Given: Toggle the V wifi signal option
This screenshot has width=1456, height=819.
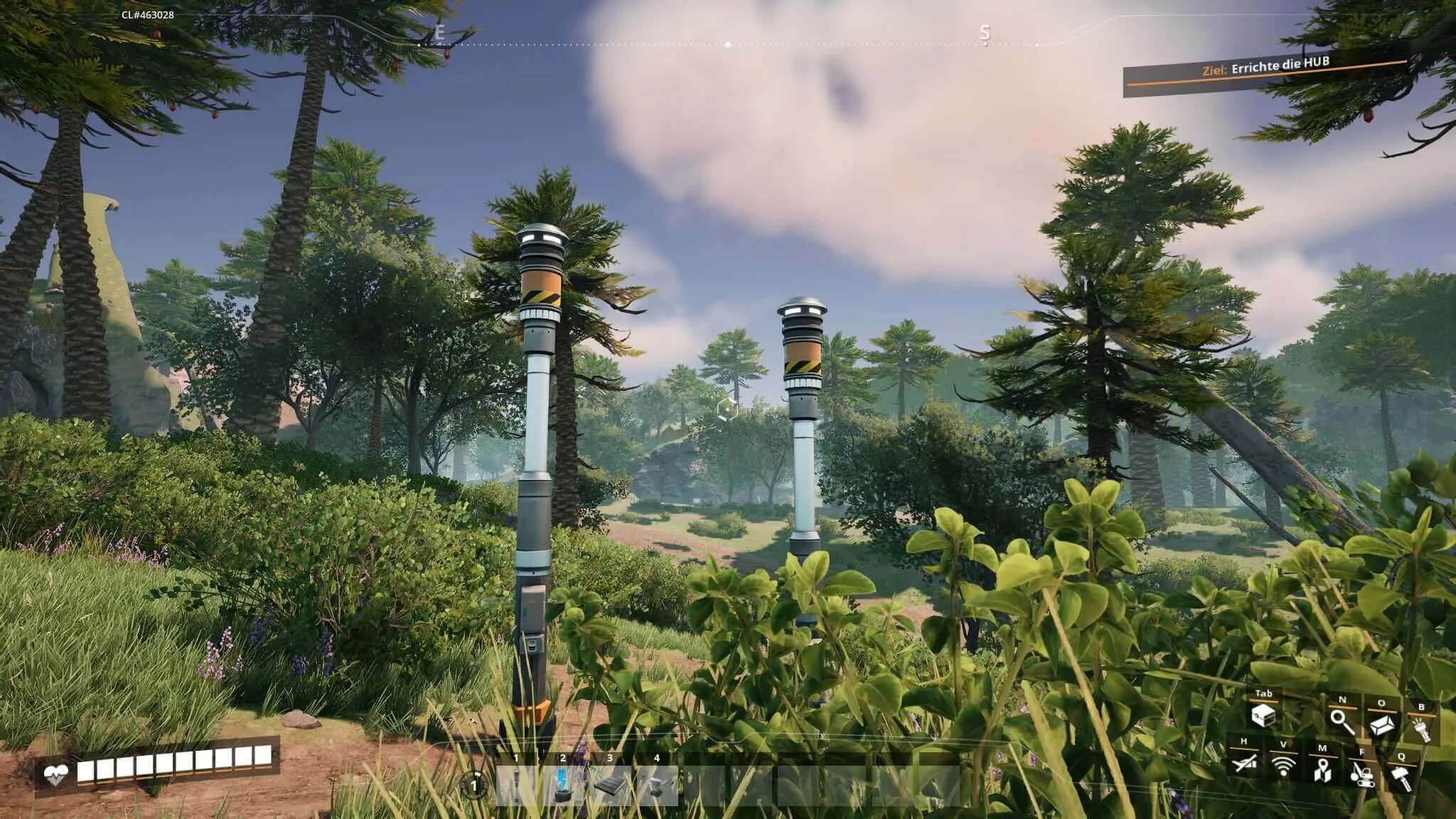Looking at the screenshot, I should pyautogui.click(x=1284, y=768).
